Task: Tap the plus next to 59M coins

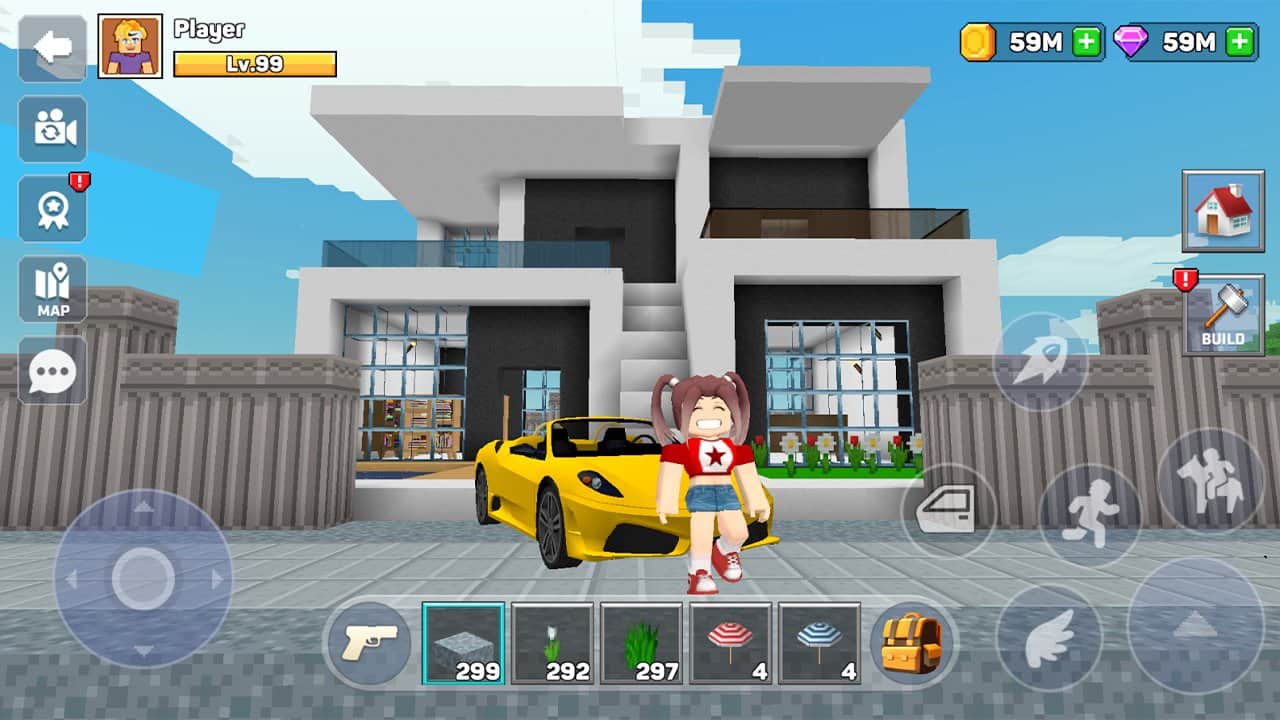Action: [x=1086, y=43]
